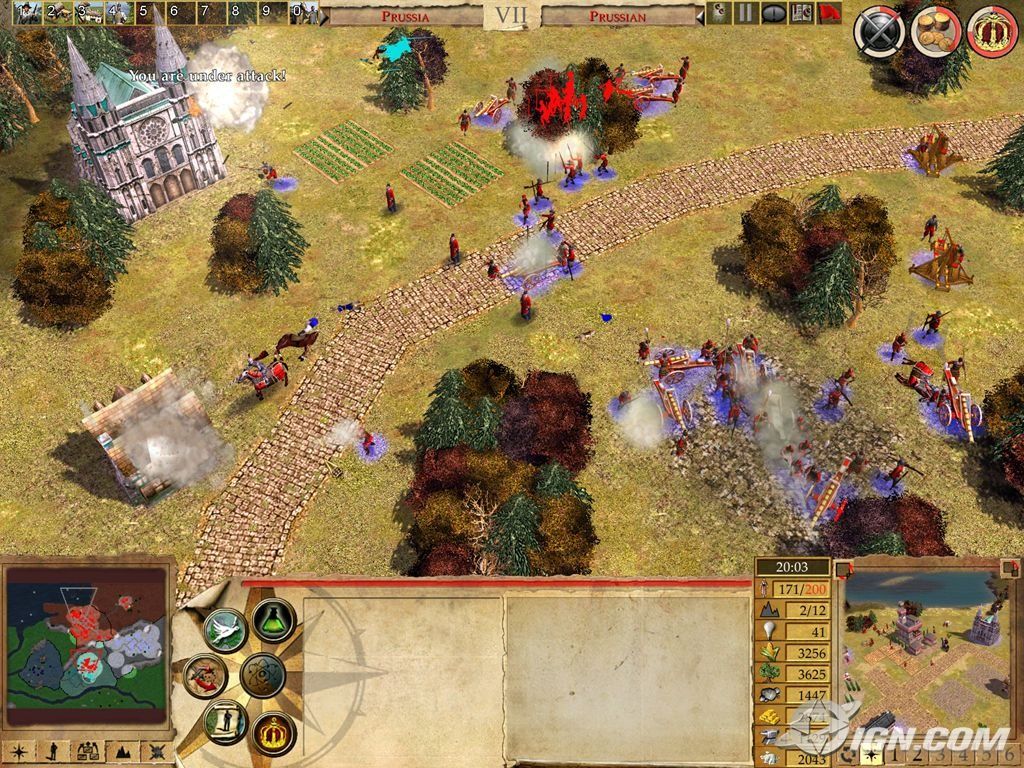Activate the white dove diplomacy button

[226, 630]
